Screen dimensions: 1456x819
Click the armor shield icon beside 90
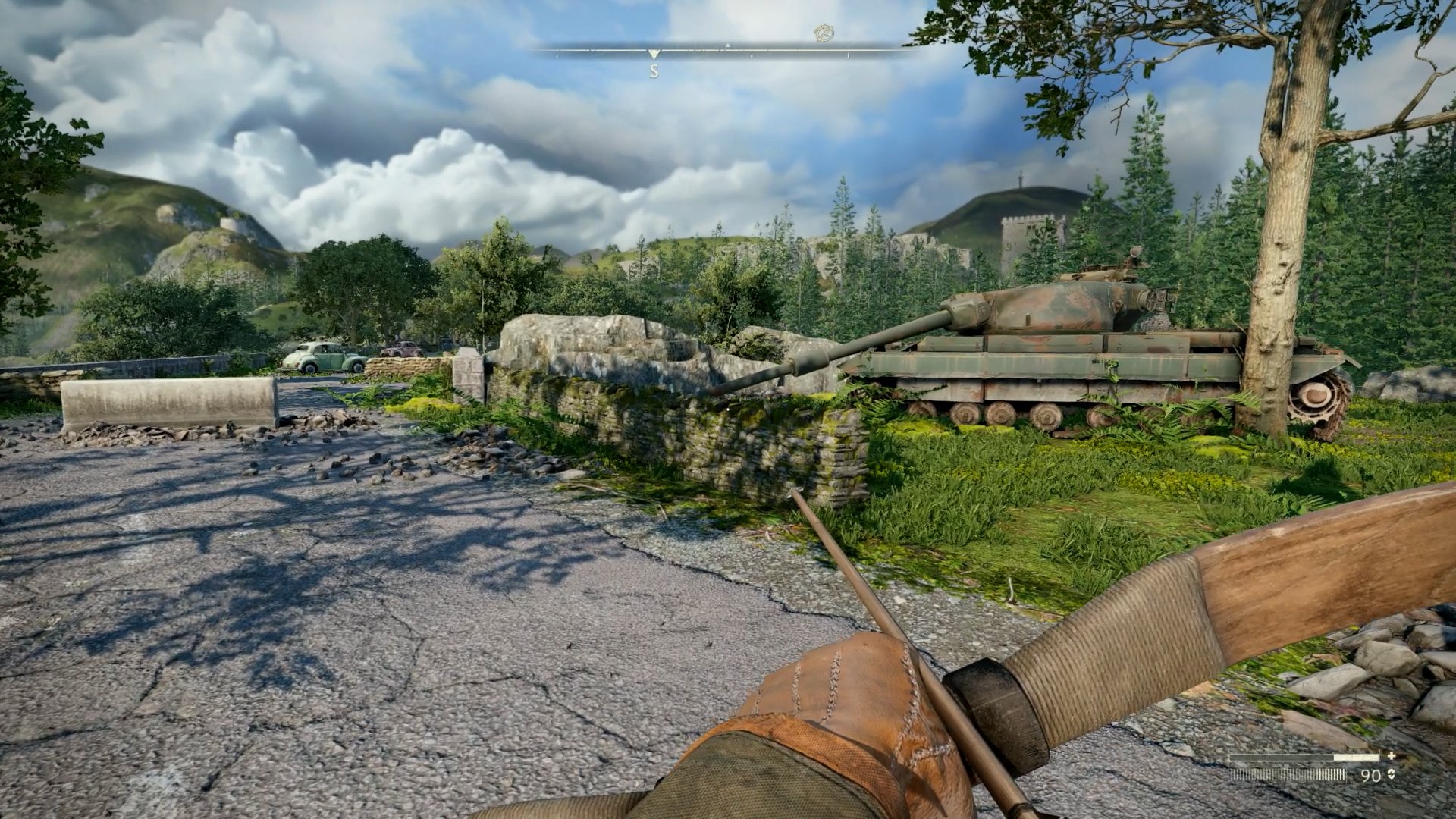[x=1390, y=774]
